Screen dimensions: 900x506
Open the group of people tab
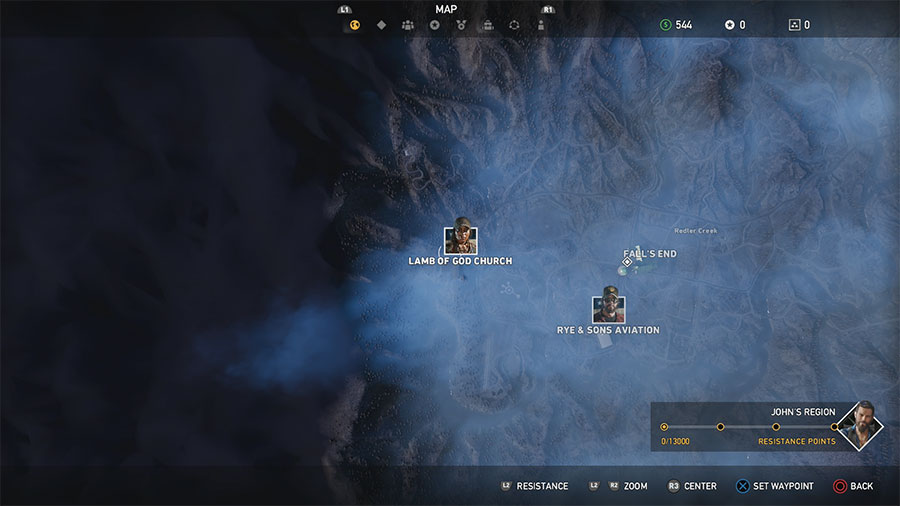[x=408, y=25]
